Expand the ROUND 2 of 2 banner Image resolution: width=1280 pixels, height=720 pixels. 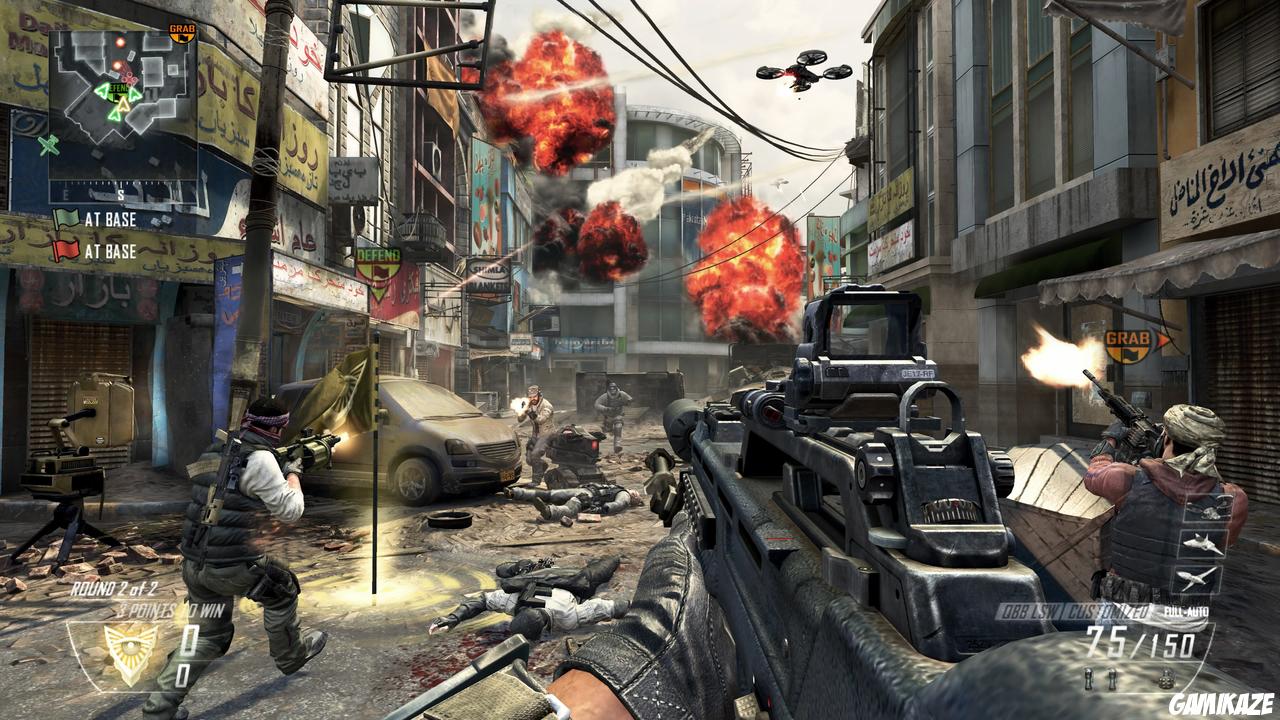113,588
